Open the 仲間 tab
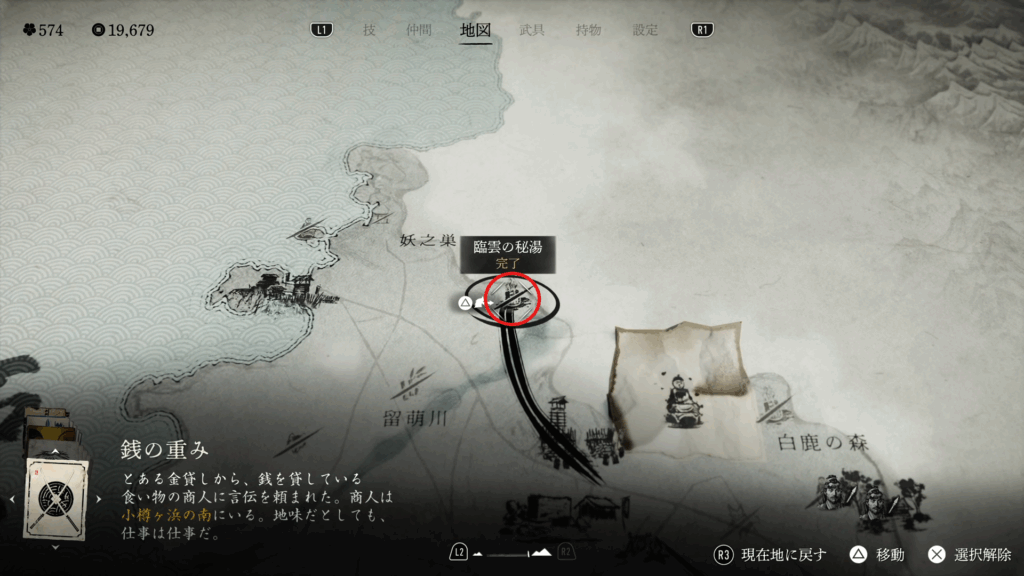This screenshot has width=1024, height=576. (x=420, y=30)
